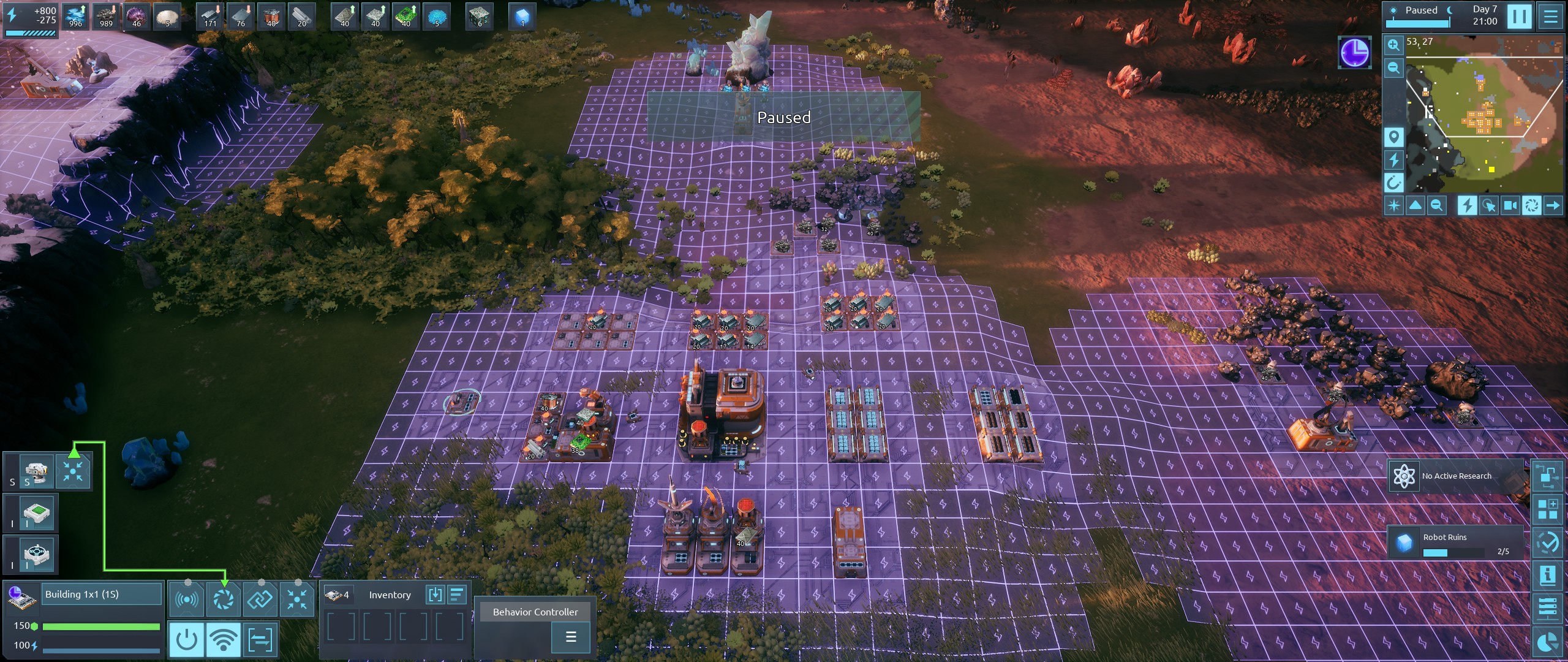Toggle the magnet button beside the minimap
Screen dimensions: 1568x662
coord(1393,183)
